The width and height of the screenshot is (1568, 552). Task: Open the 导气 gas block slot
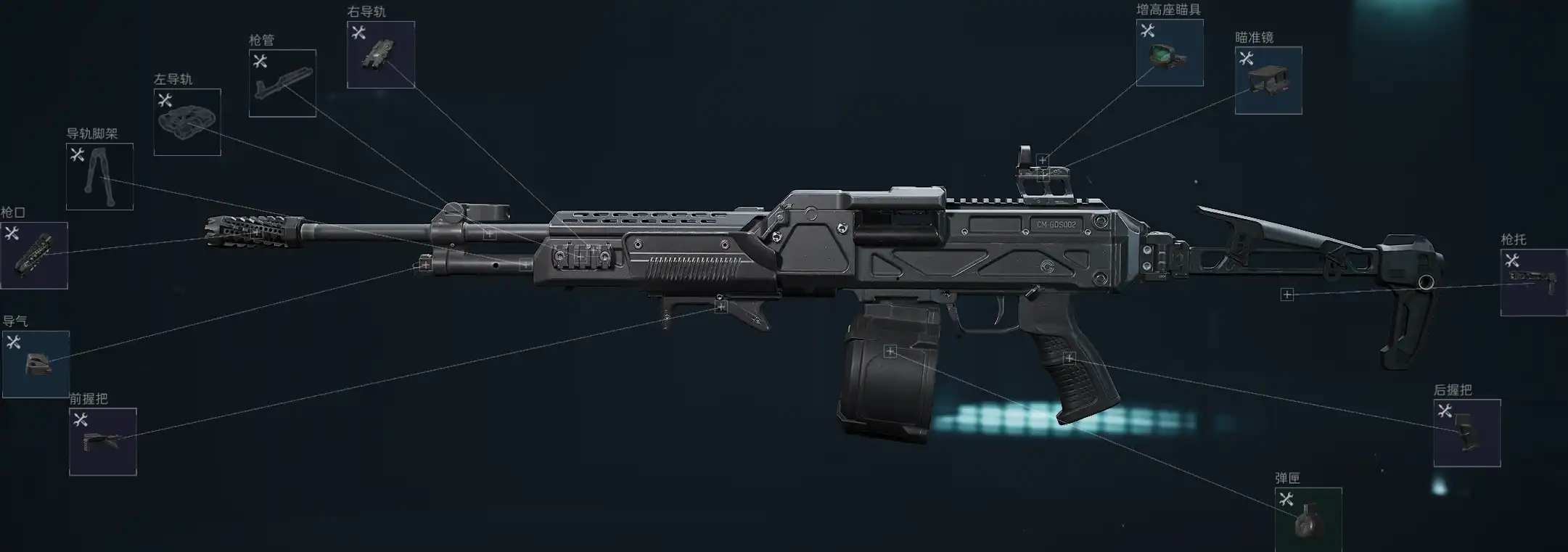[x=36, y=364]
